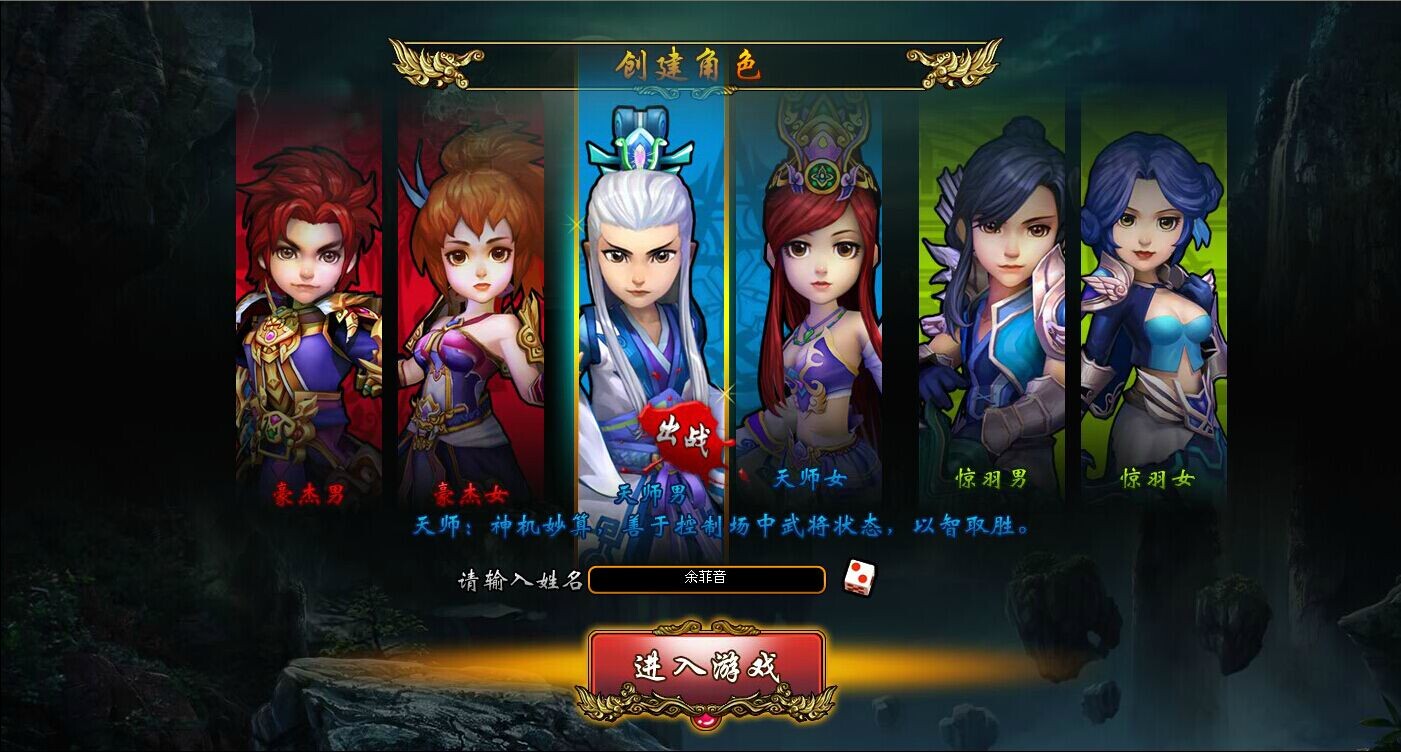Image resolution: width=1401 pixels, height=752 pixels.
Task: Click the 惊羽女 class label
Action: [1155, 478]
